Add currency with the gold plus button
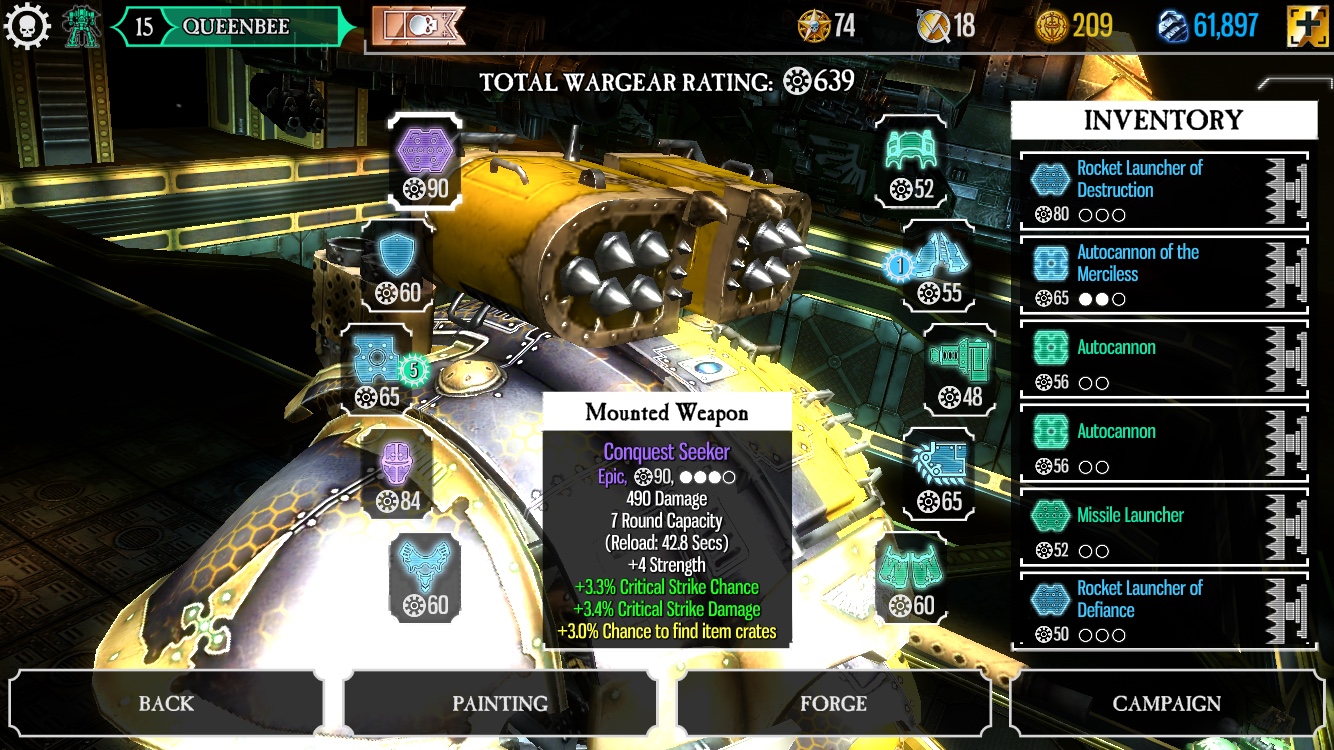 coord(1307,26)
